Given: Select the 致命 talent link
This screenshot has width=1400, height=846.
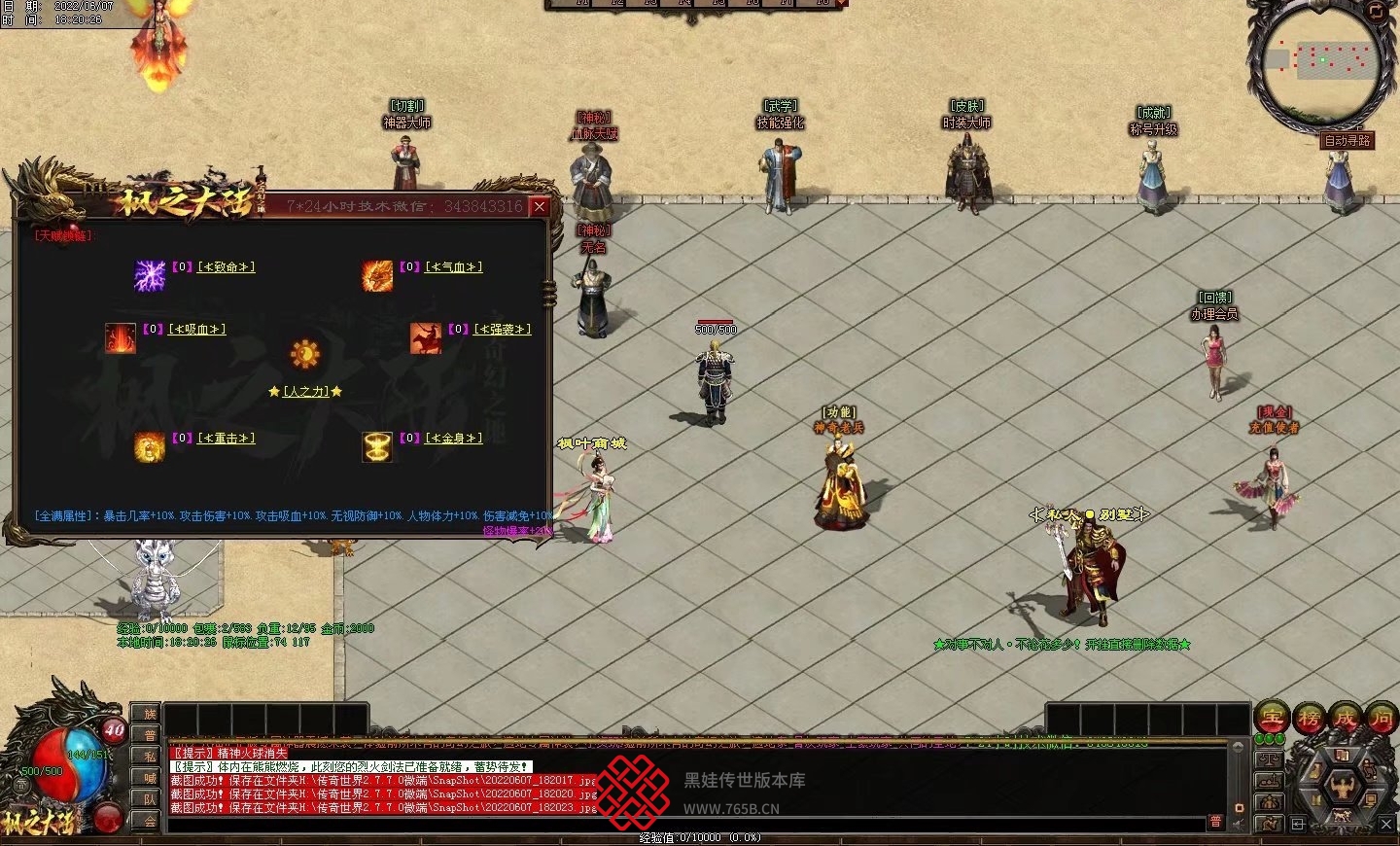Looking at the screenshot, I should pos(227,267).
